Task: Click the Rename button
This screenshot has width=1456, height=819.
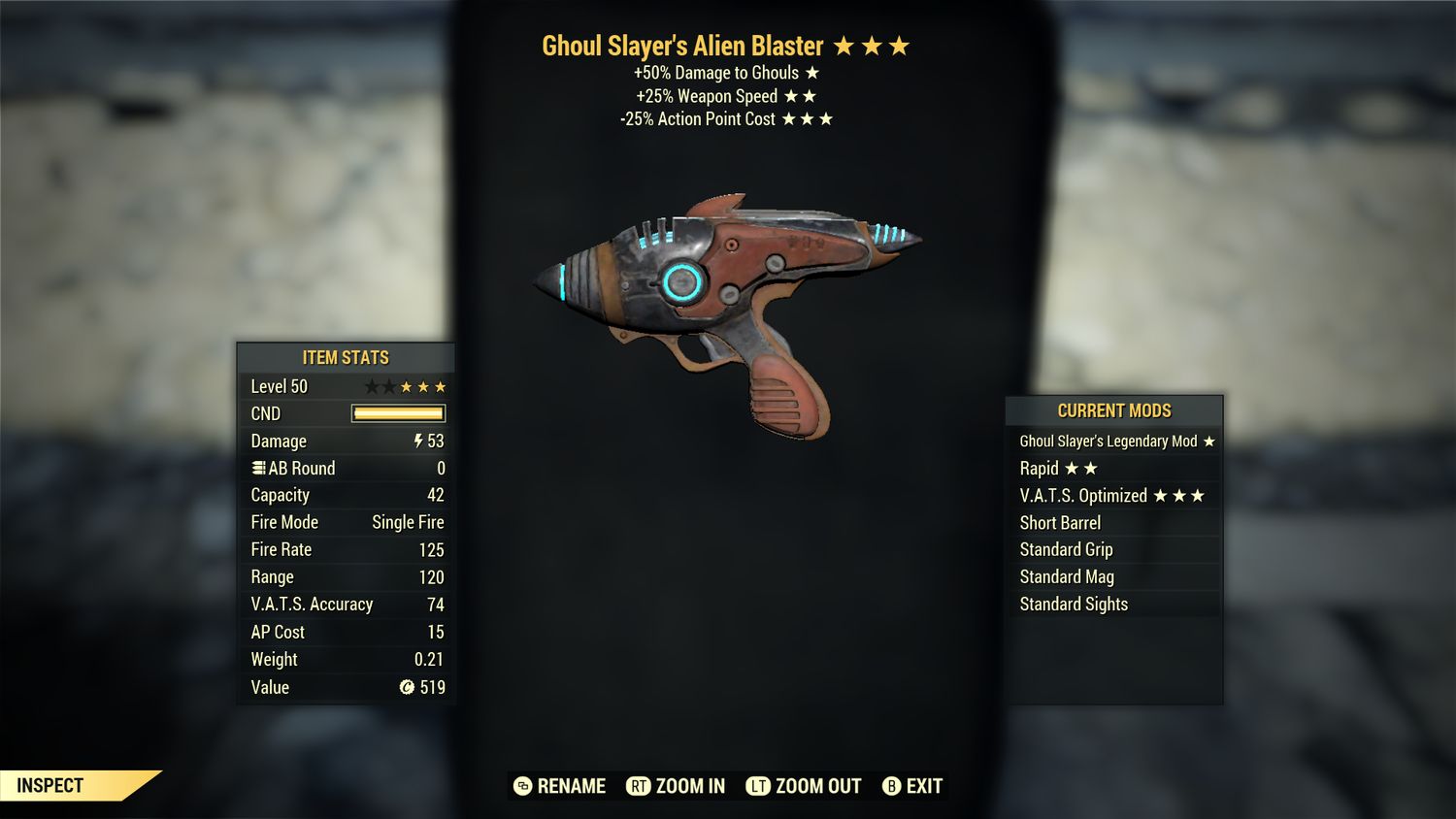Action: pyautogui.click(x=572, y=786)
